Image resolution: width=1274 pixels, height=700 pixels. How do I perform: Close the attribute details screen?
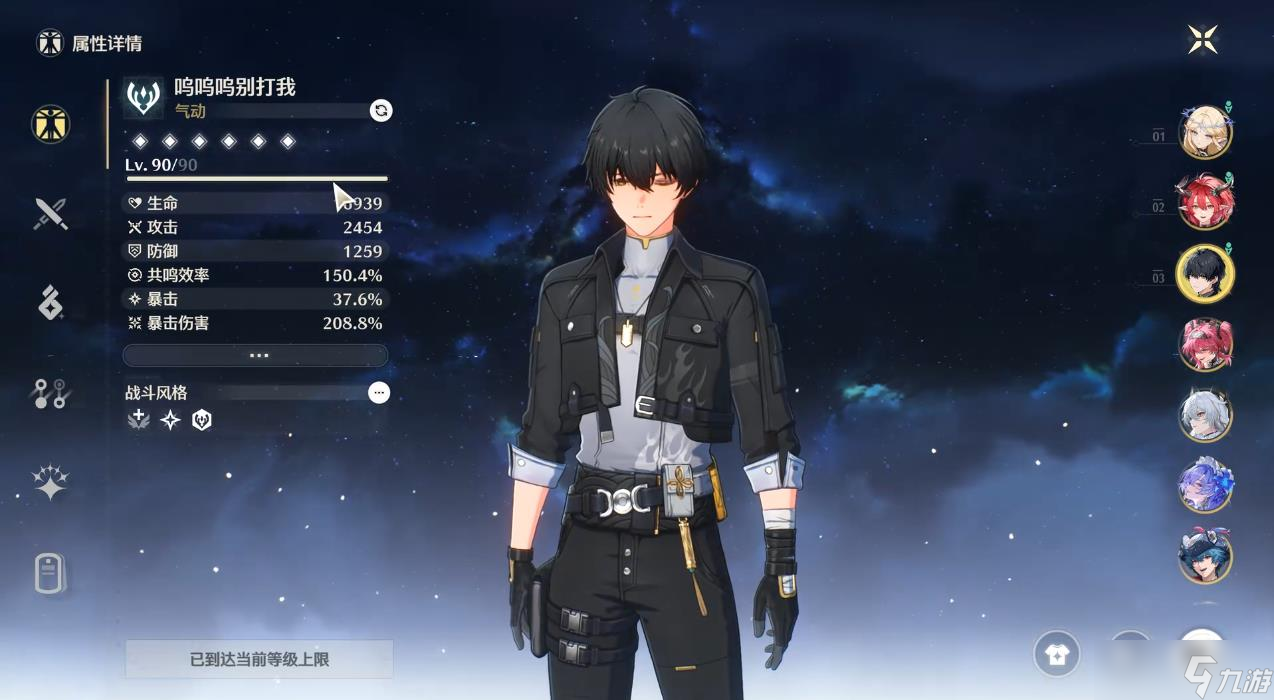tap(1203, 40)
